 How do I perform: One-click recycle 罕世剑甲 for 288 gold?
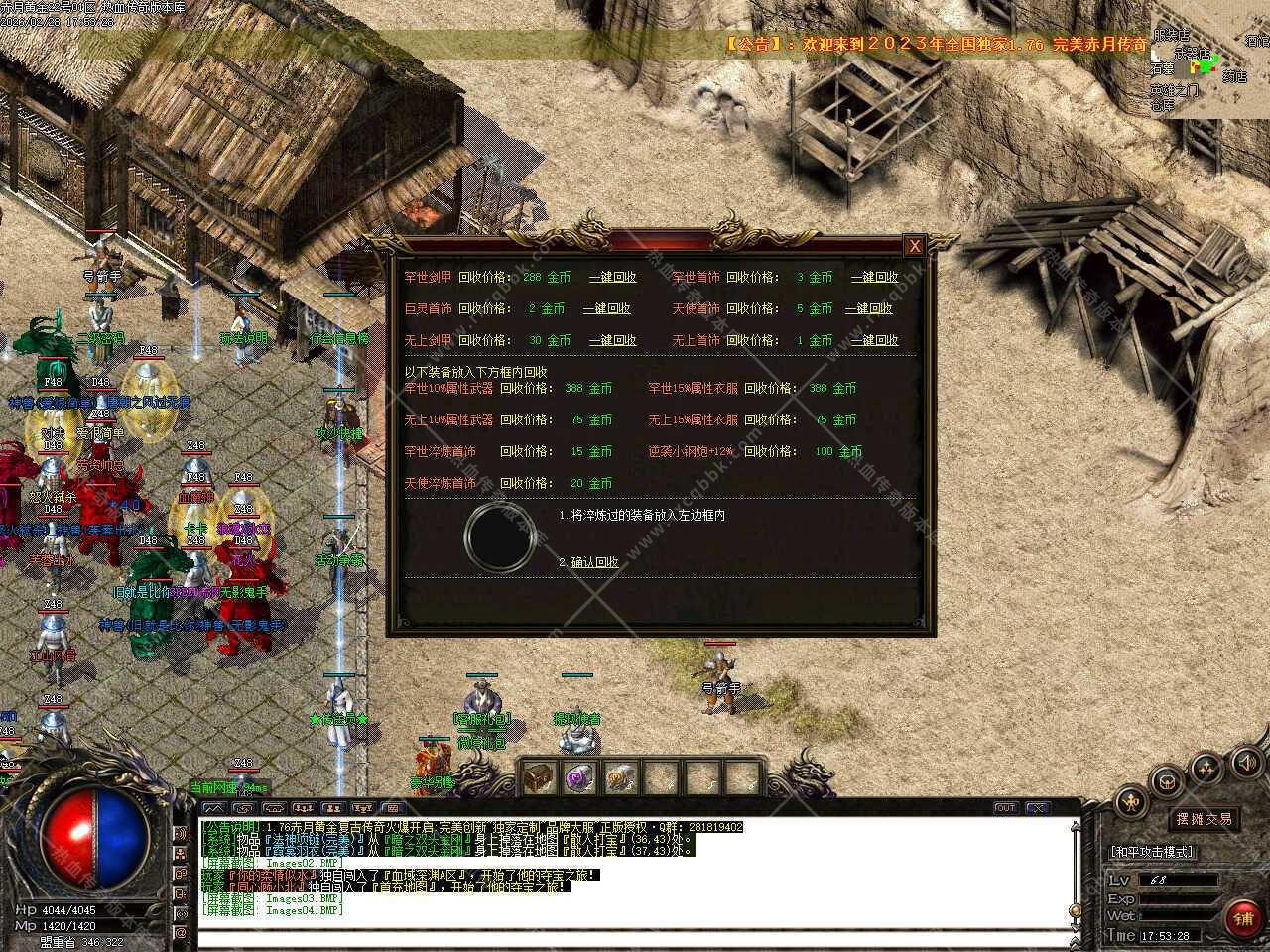point(612,278)
